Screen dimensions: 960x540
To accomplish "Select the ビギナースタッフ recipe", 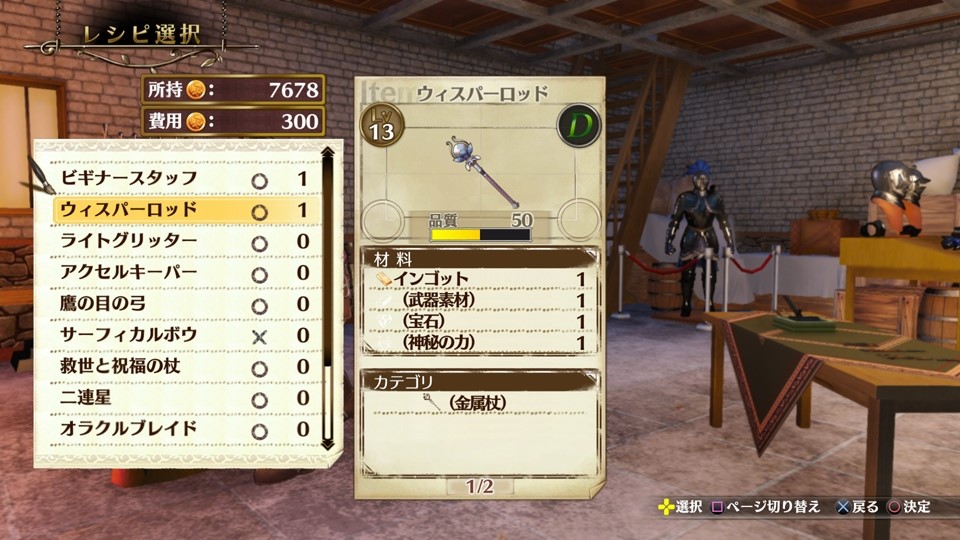I will [185, 179].
